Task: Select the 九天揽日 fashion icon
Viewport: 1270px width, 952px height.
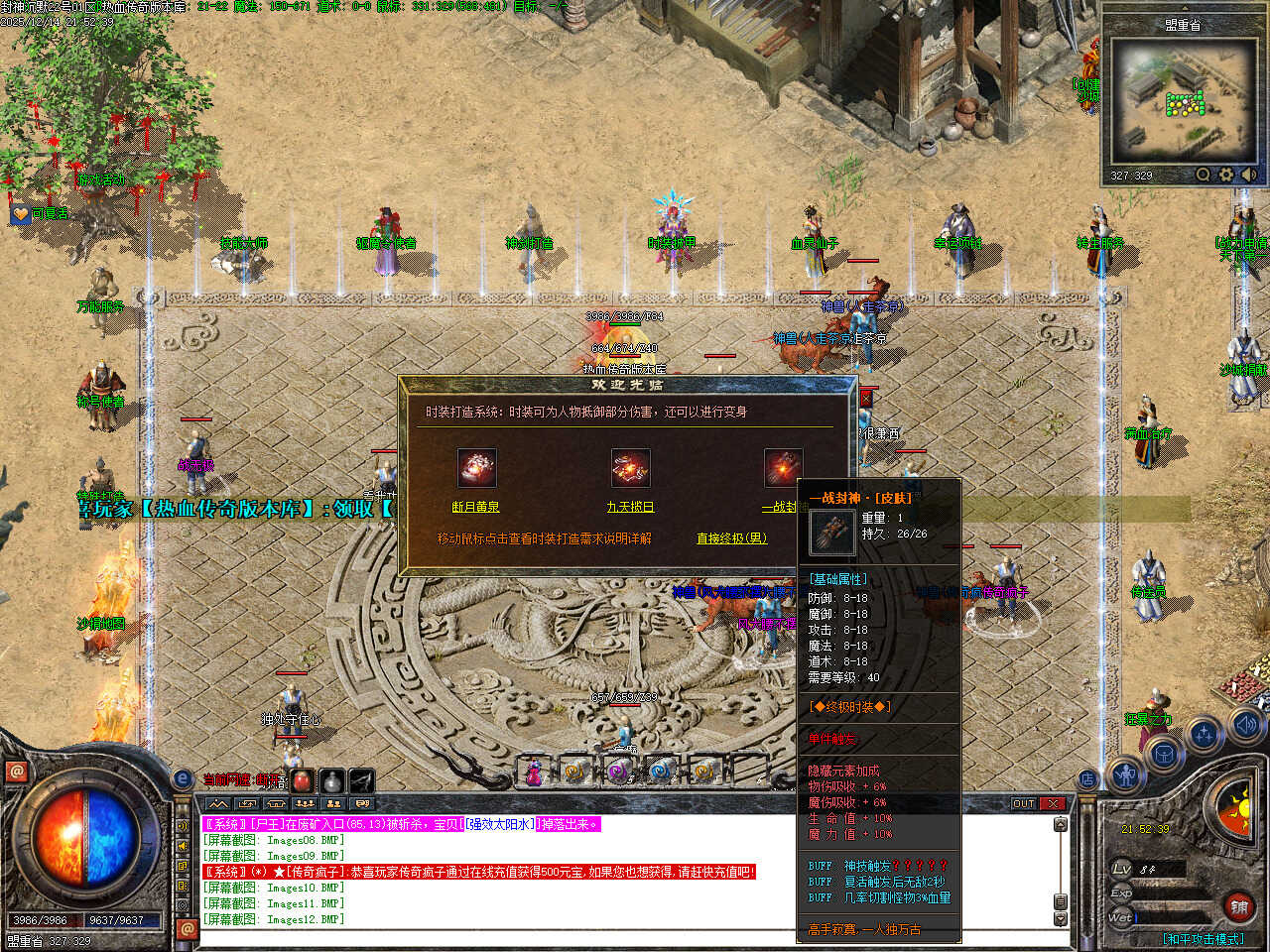Action: click(630, 468)
